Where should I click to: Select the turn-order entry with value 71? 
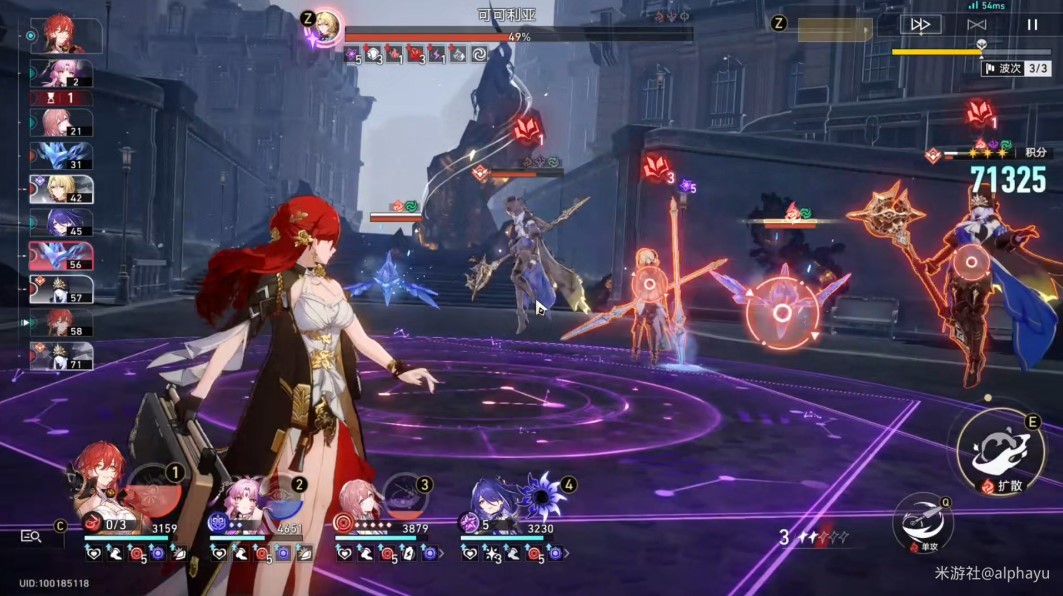(61, 356)
